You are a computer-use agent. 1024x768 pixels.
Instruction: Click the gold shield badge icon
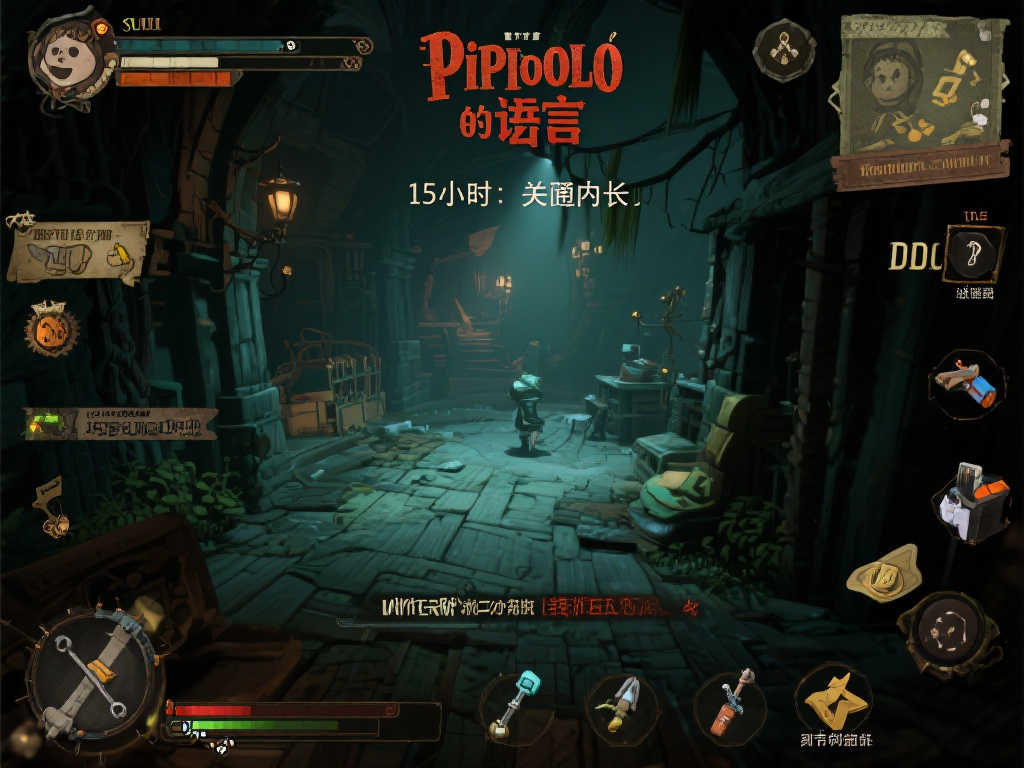pyautogui.click(x=884, y=574)
